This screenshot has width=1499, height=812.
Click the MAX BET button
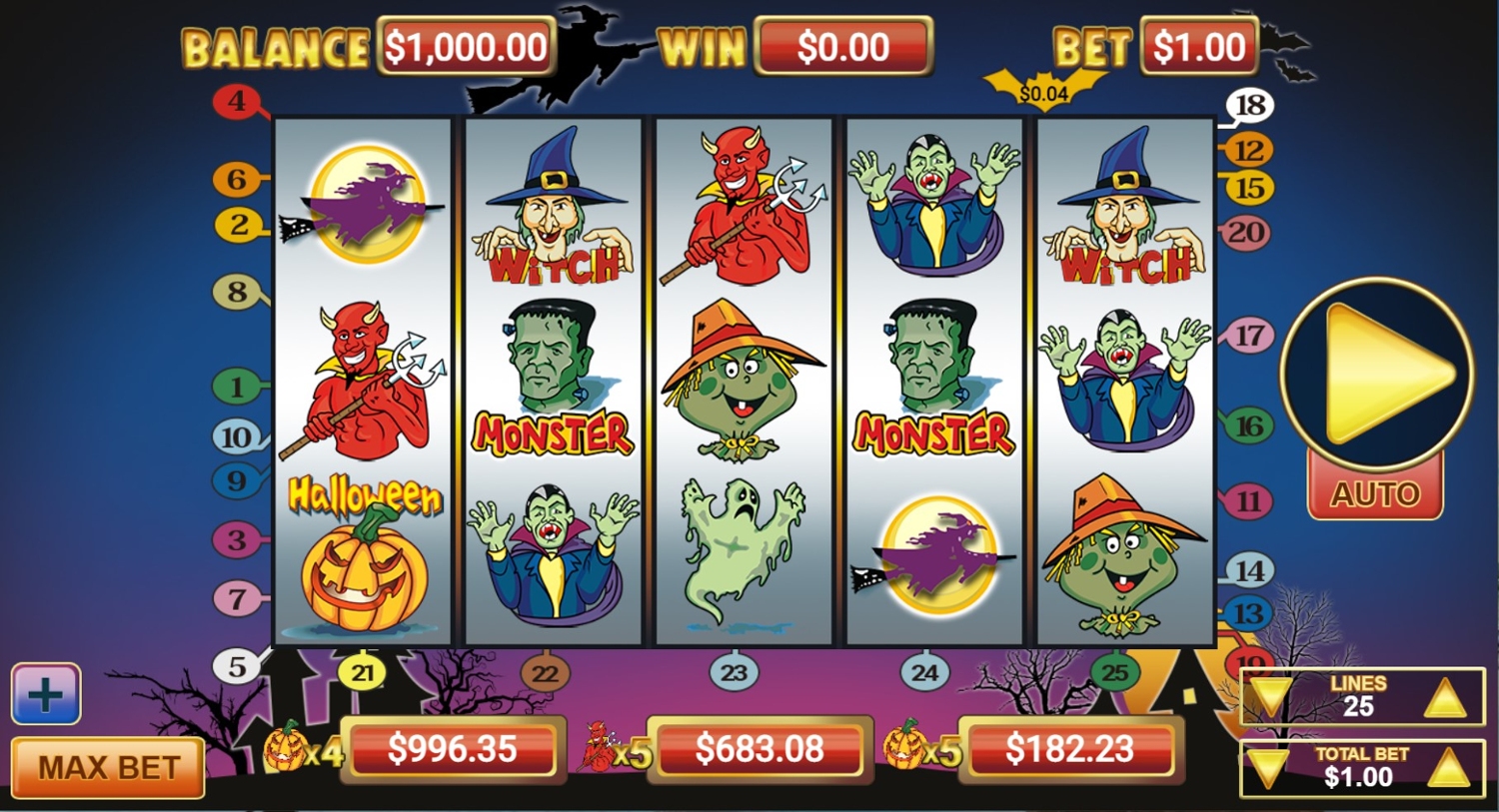click(x=108, y=767)
